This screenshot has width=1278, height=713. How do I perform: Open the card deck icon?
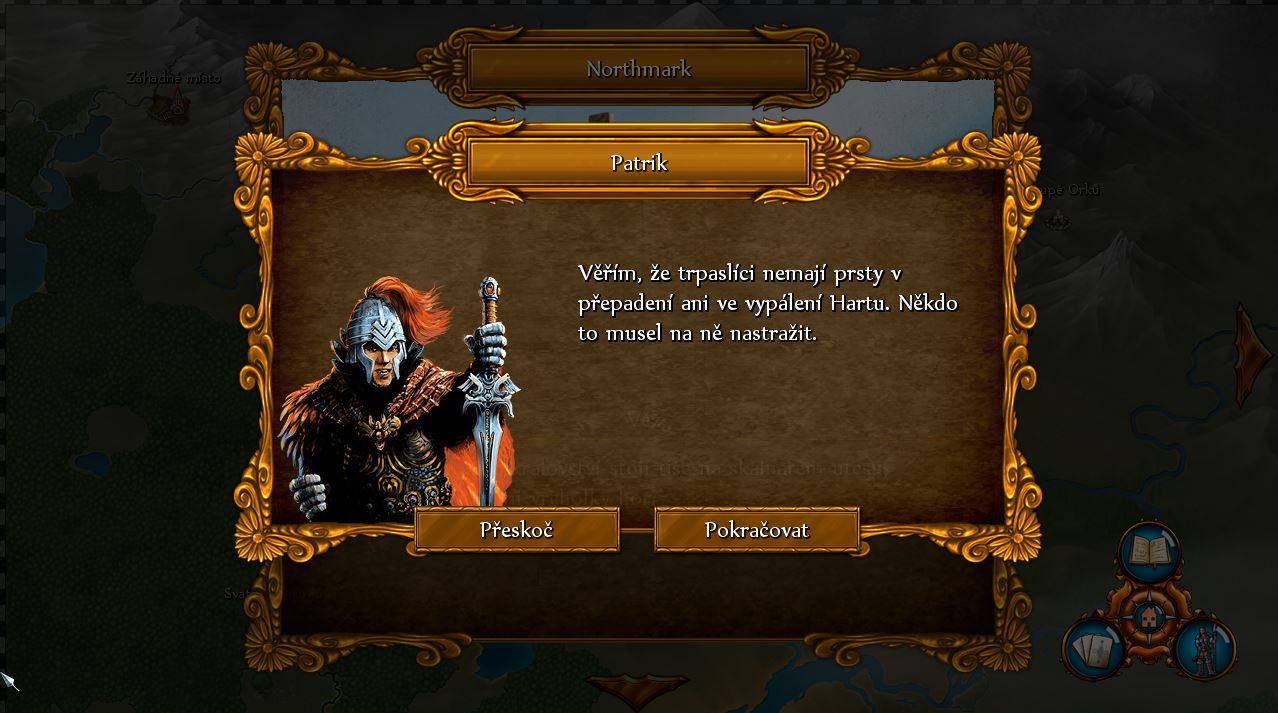click(x=1093, y=649)
